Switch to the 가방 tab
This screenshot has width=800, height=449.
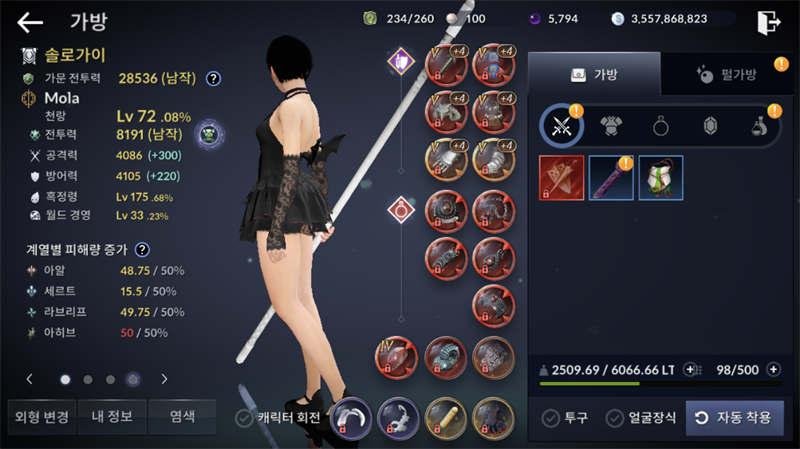pos(593,74)
